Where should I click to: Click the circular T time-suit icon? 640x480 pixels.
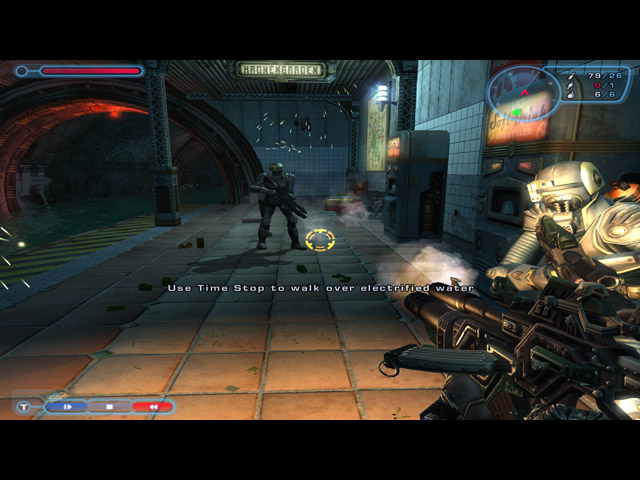(x=24, y=407)
